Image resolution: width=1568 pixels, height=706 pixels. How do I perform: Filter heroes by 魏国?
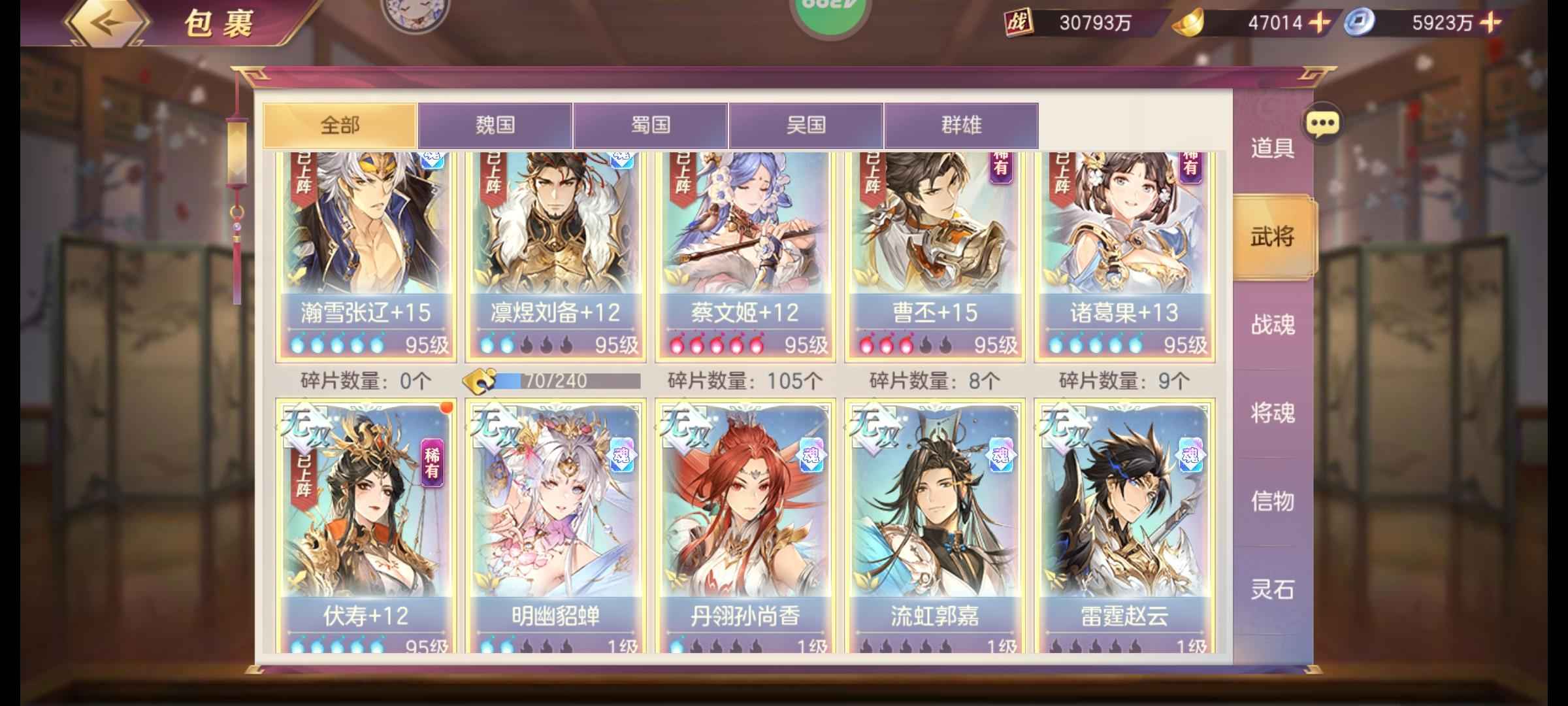click(495, 125)
